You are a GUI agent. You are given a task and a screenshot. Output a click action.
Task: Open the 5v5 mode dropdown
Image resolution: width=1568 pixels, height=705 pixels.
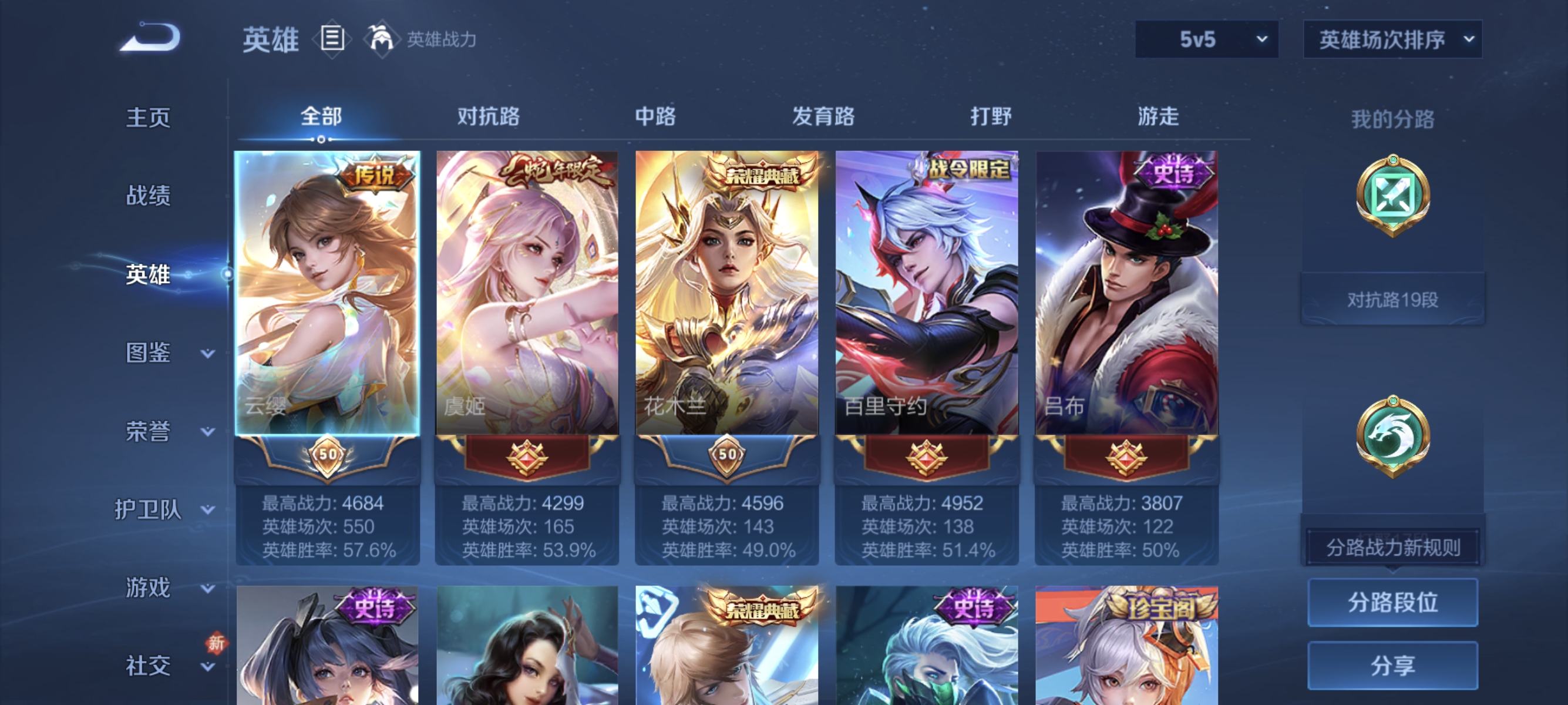pos(1206,38)
